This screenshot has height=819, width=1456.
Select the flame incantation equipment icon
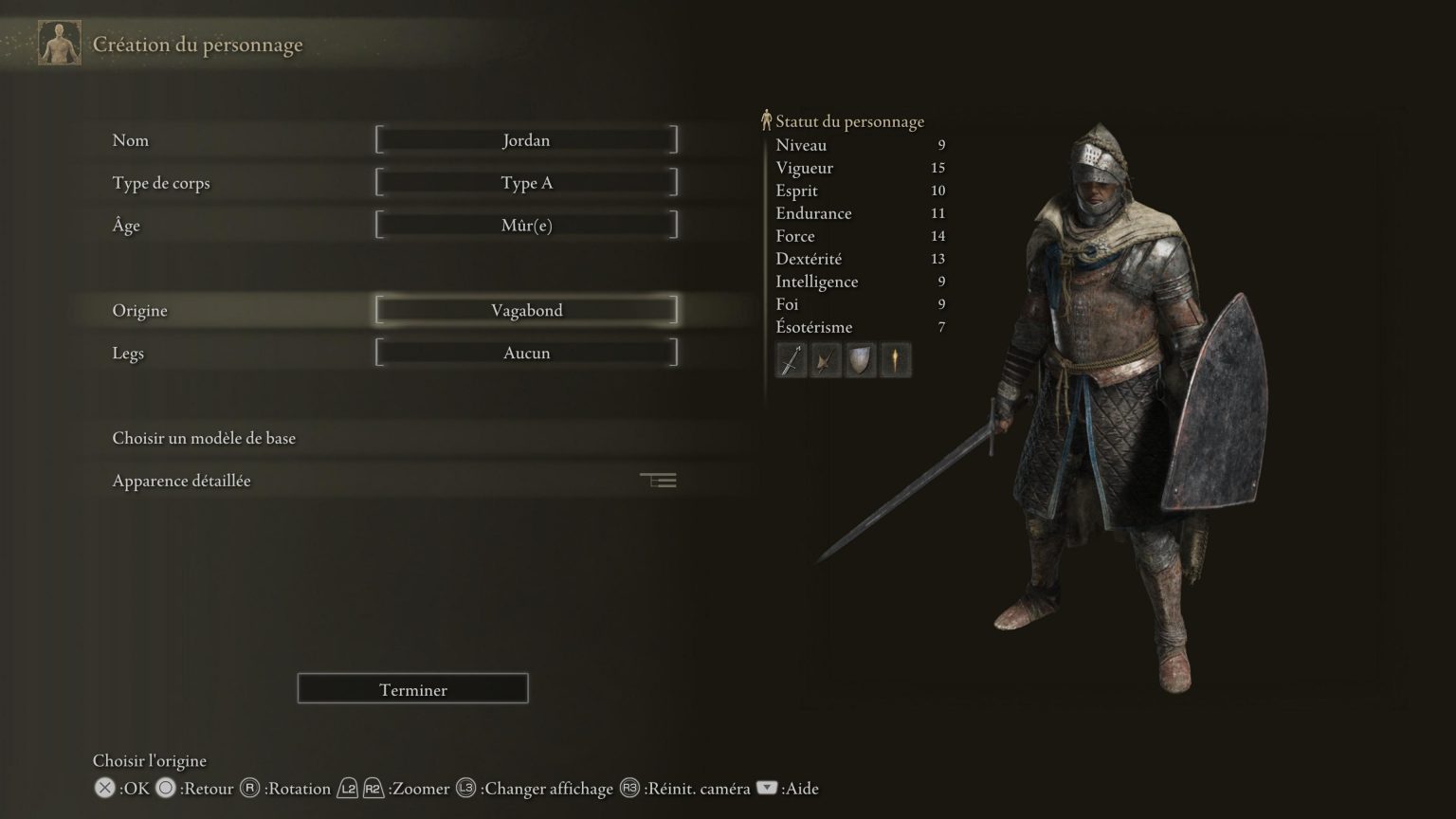[894, 359]
